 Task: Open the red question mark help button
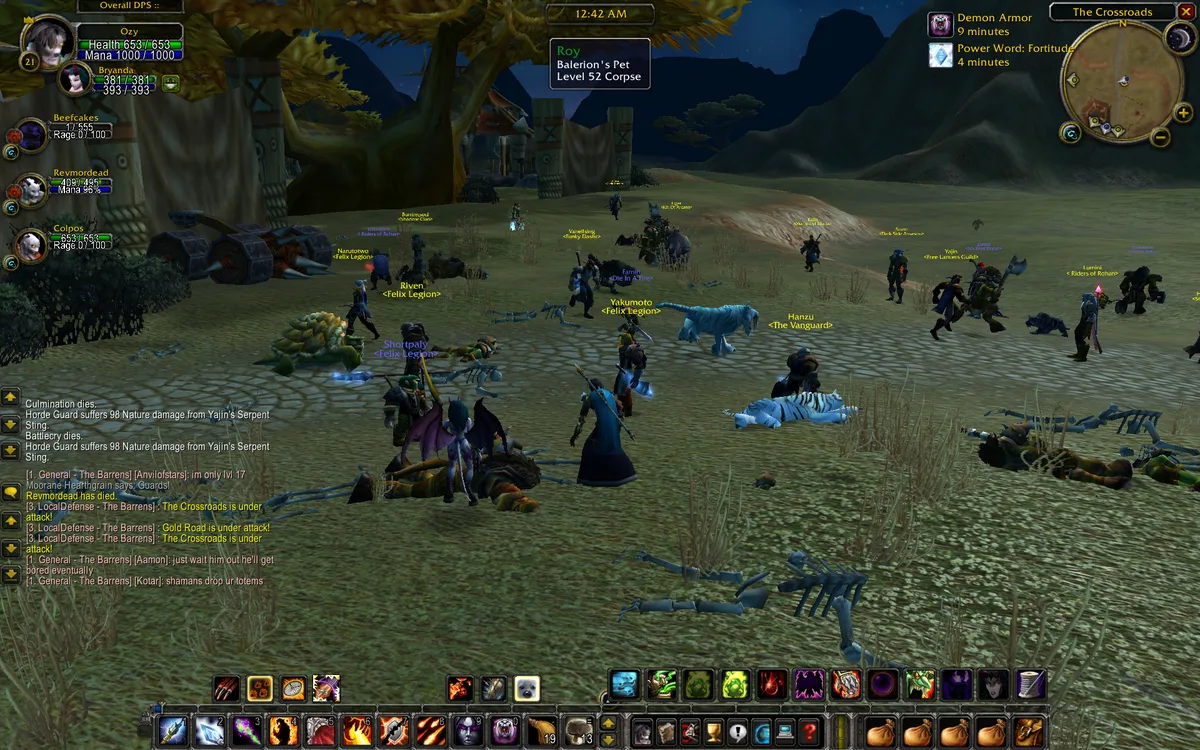tap(810, 731)
